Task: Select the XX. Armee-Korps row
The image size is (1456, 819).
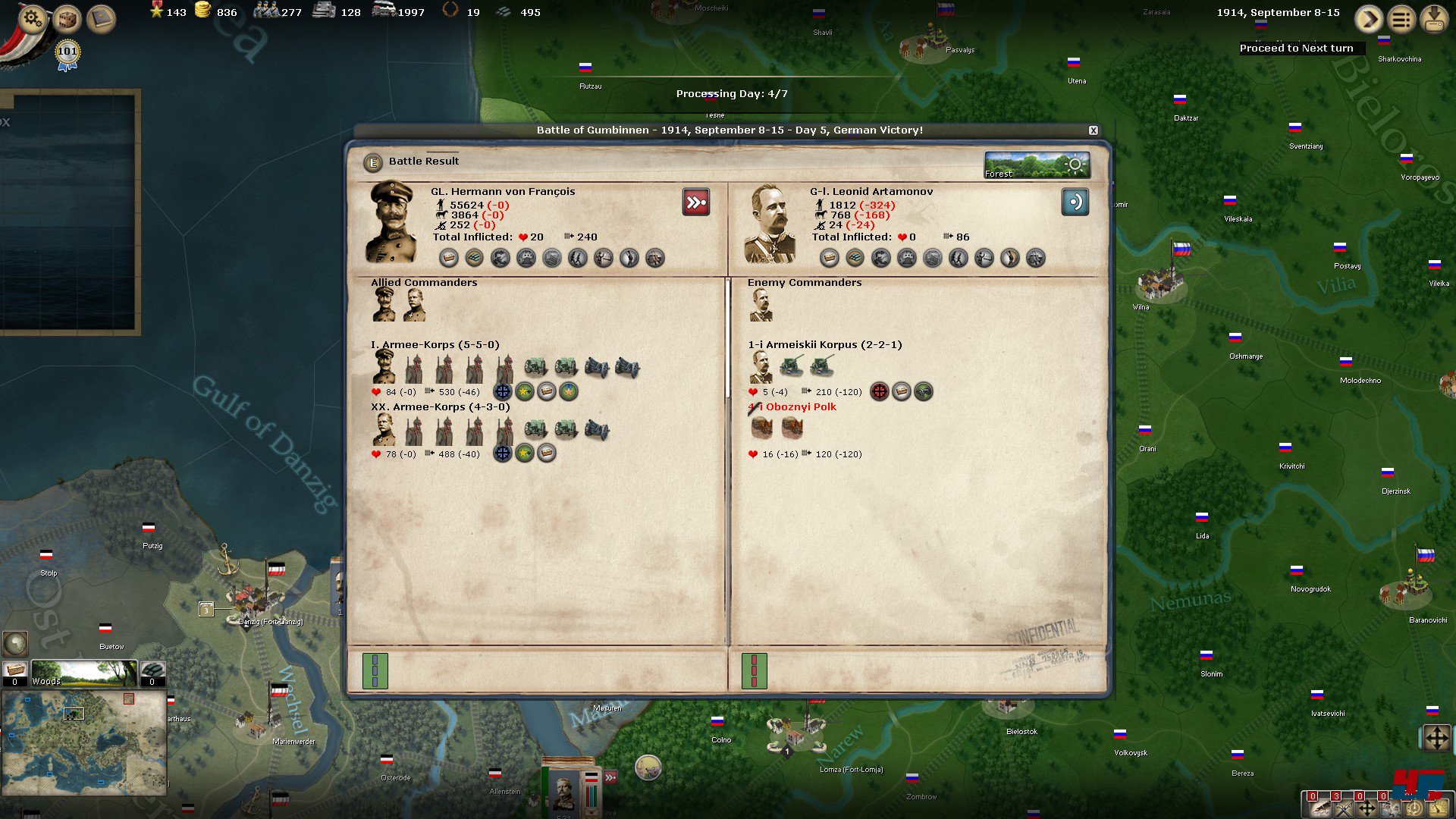Action: (x=440, y=407)
